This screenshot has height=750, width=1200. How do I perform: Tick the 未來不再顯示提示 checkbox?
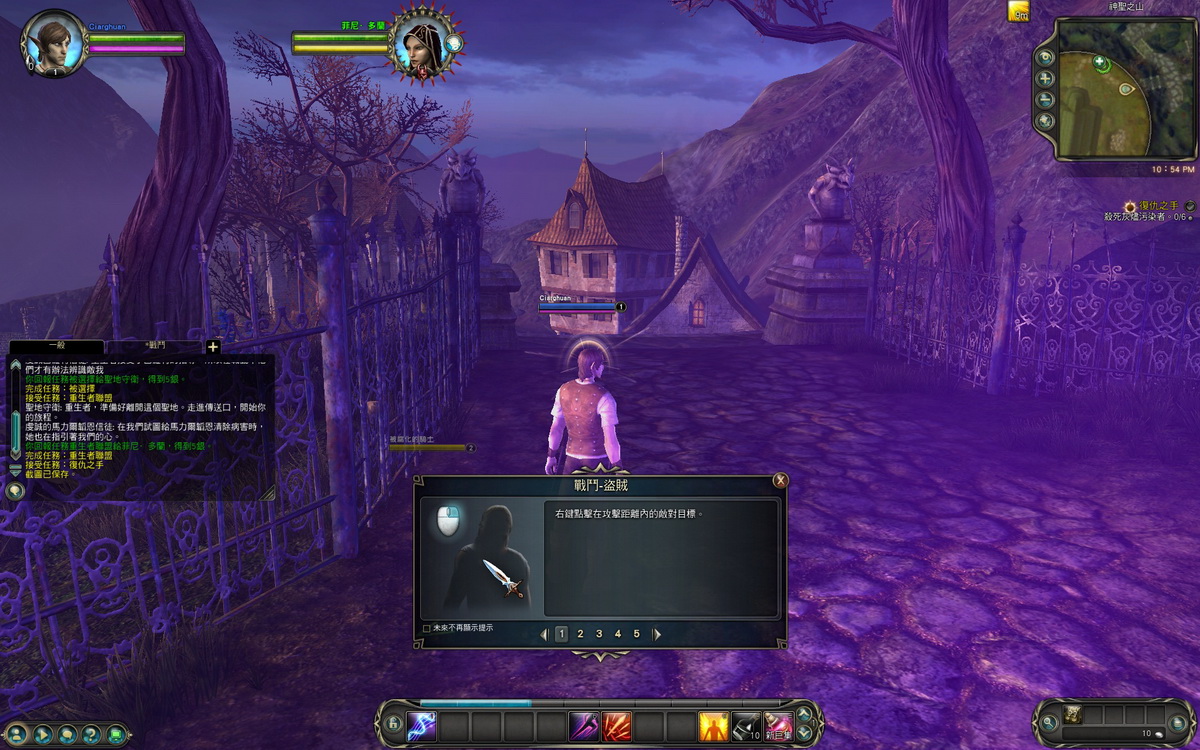tap(427, 628)
